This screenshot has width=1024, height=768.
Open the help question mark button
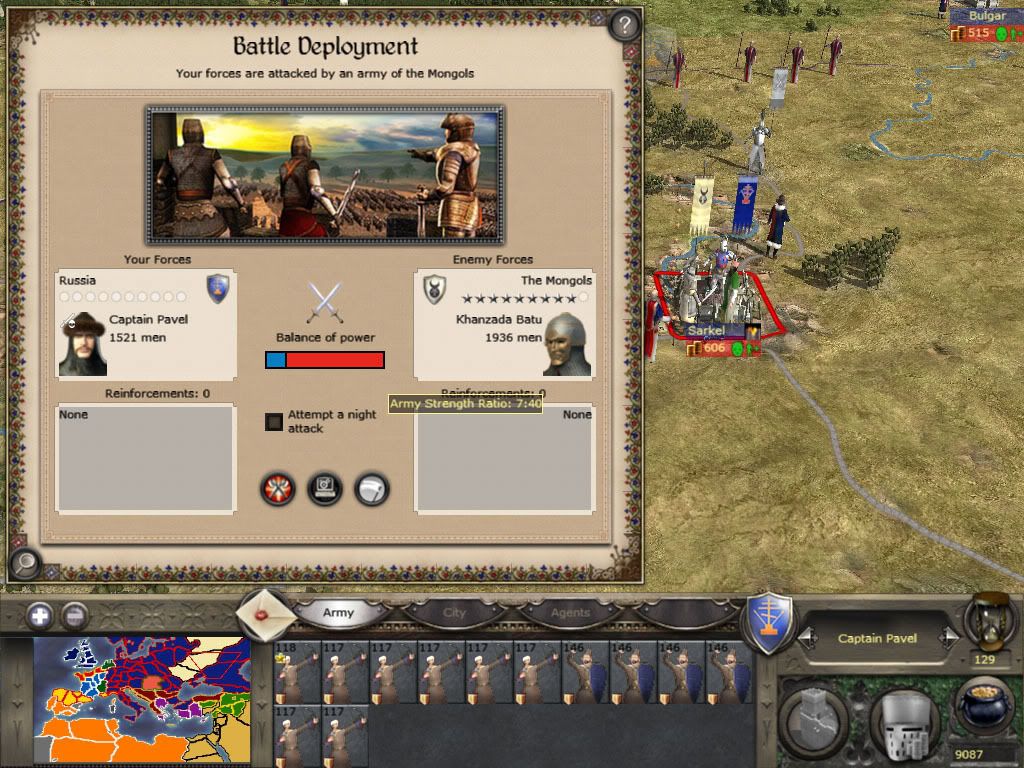(x=624, y=23)
